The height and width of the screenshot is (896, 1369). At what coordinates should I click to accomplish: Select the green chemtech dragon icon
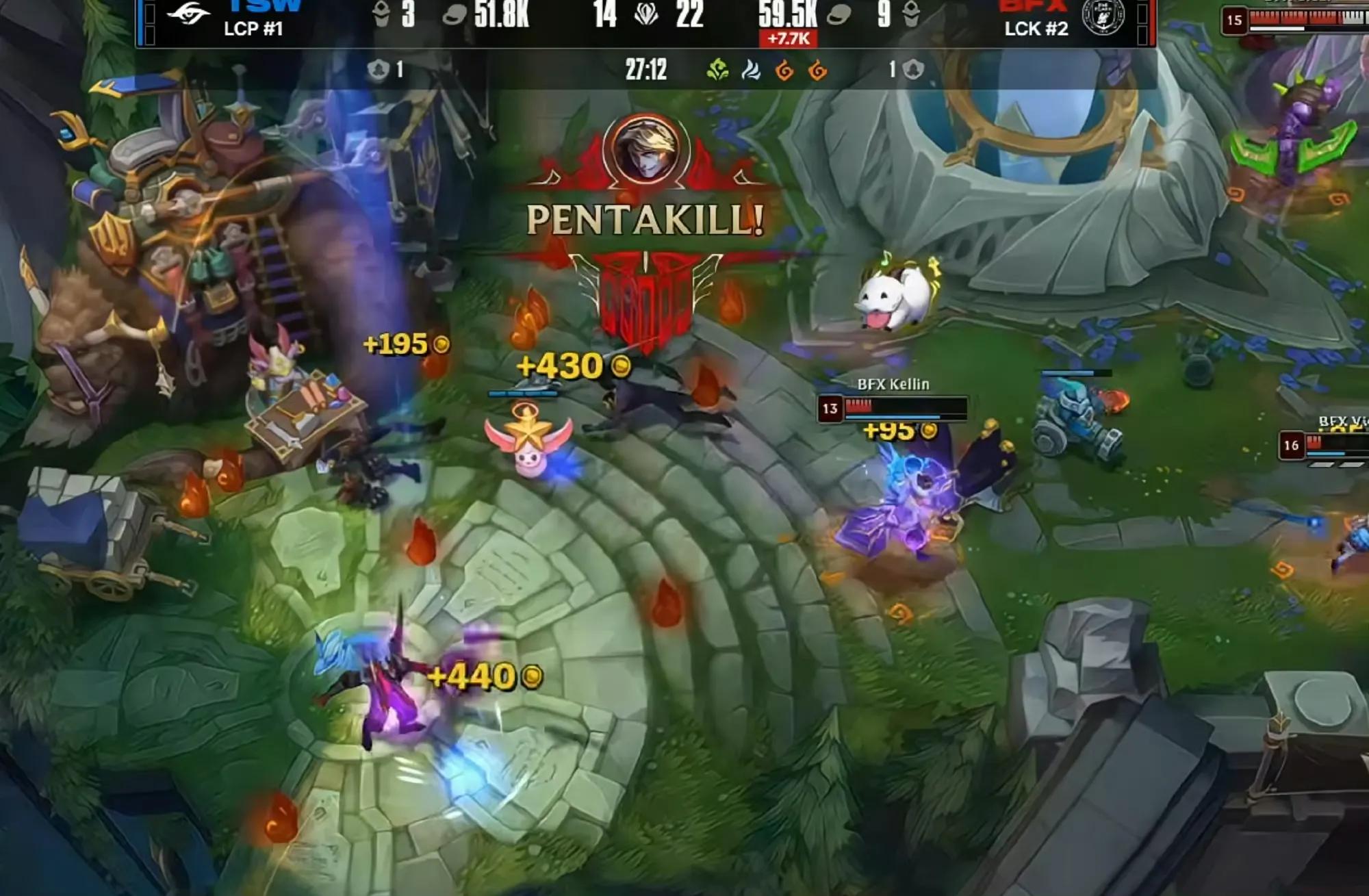(x=717, y=70)
